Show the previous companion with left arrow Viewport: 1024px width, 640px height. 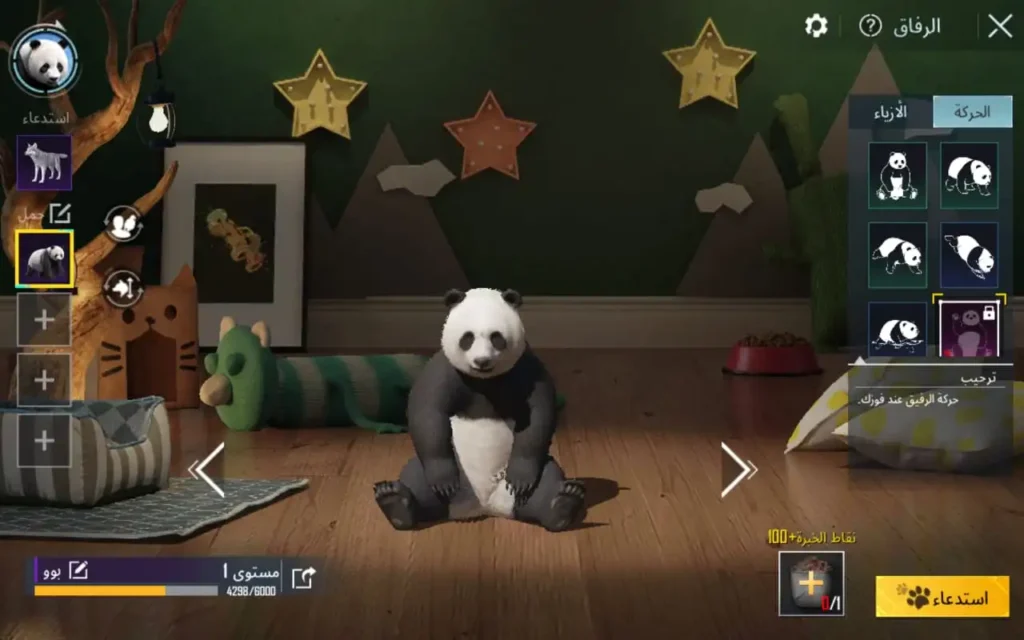click(208, 469)
